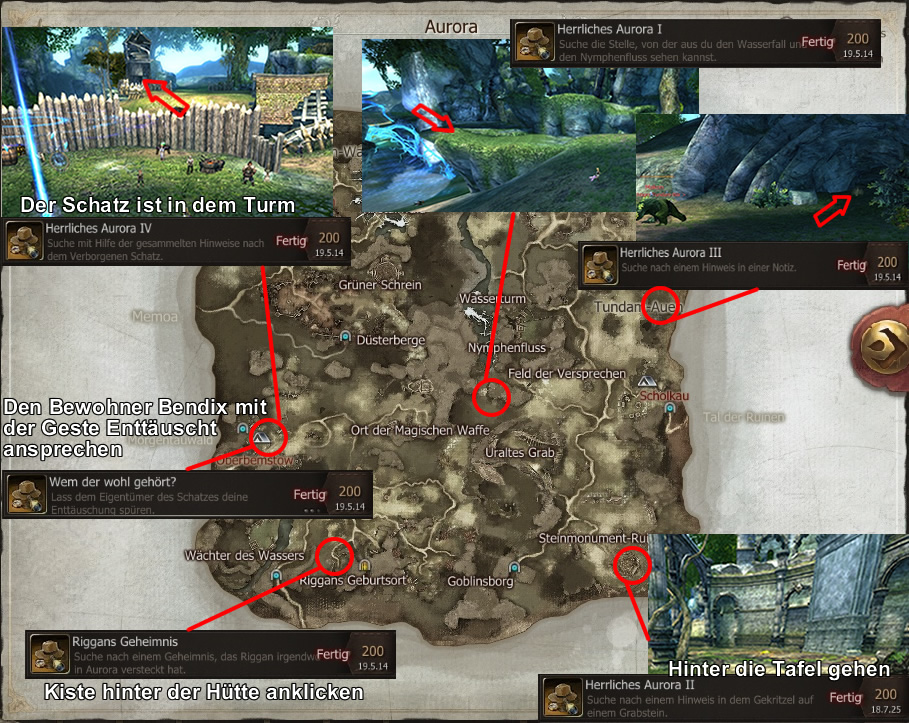Click the tent camp icon at Oberbernstow

pyautogui.click(x=261, y=438)
